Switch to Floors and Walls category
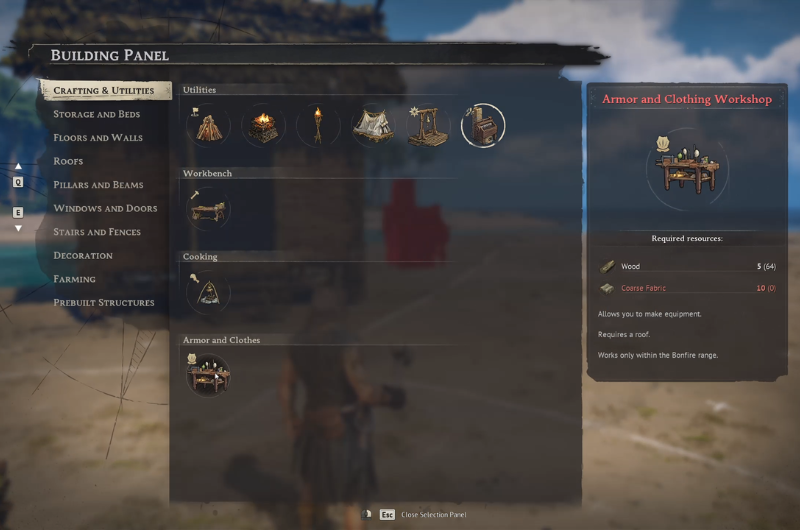The width and height of the screenshot is (800, 530). [98, 138]
